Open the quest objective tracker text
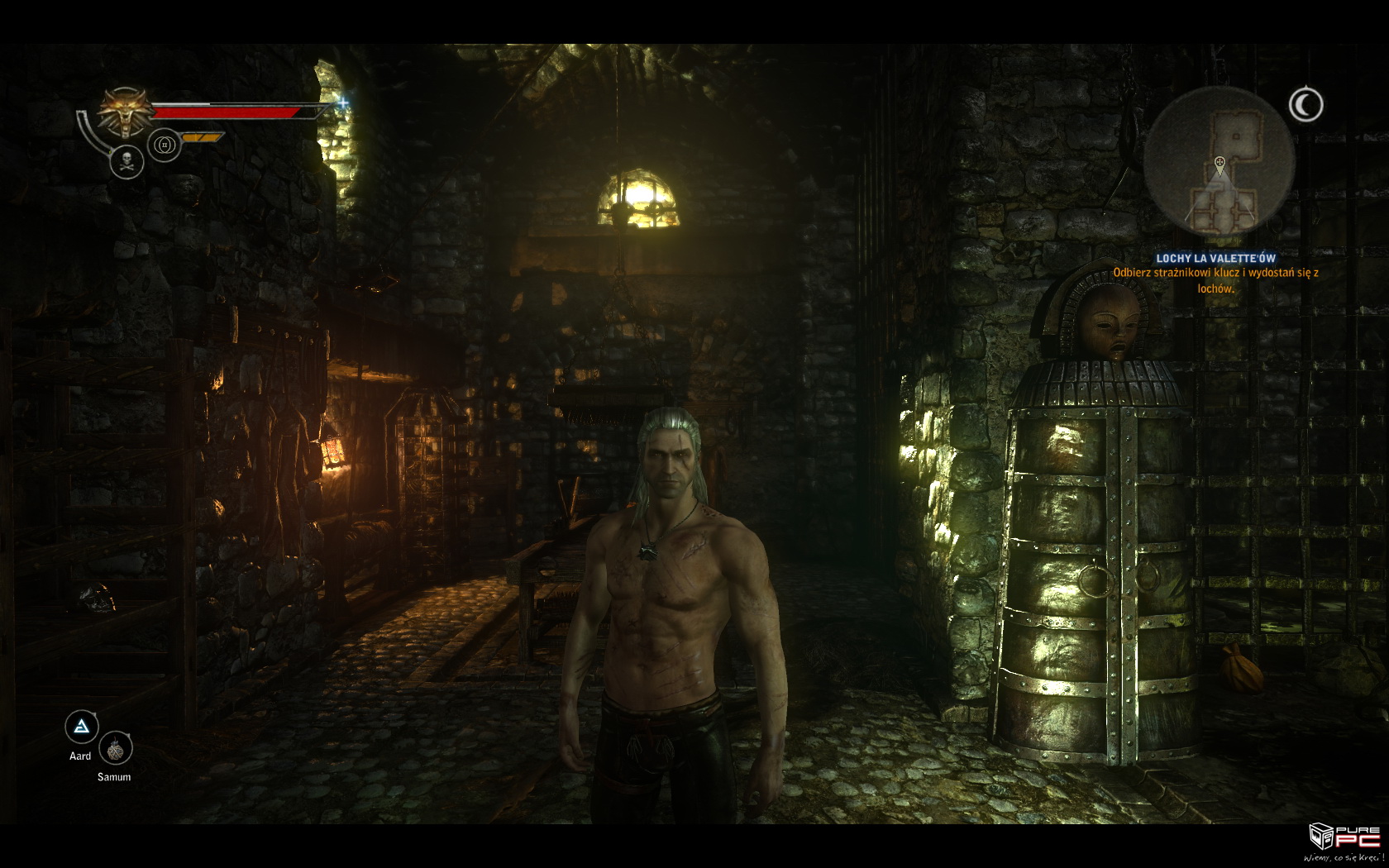The width and height of the screenshot is (1389, 868). (1215, 274)
